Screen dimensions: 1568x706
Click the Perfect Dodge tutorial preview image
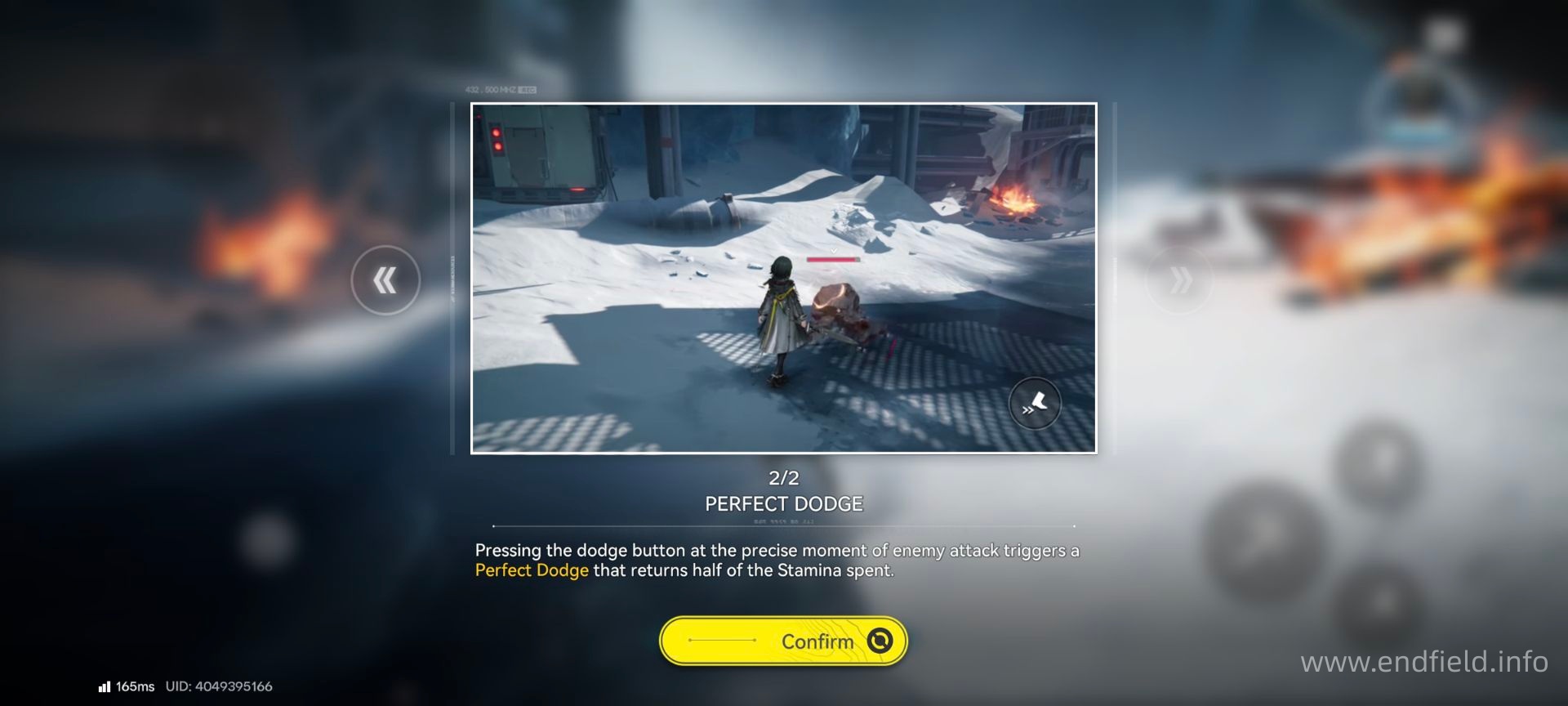pyautogui.click(x=783, y=278)
